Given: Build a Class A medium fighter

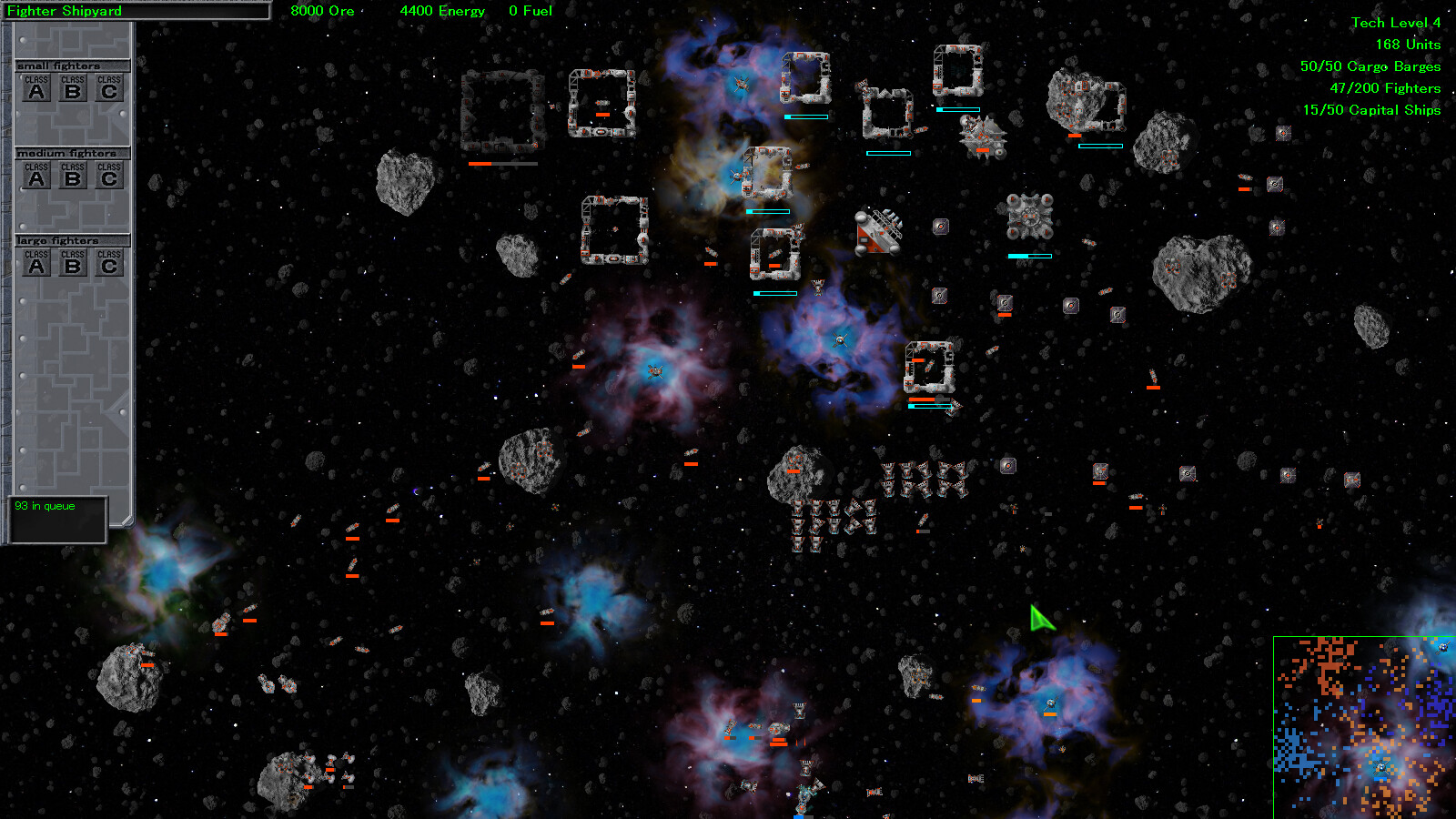Looking at the screenshot, I should tap(37, 176).
